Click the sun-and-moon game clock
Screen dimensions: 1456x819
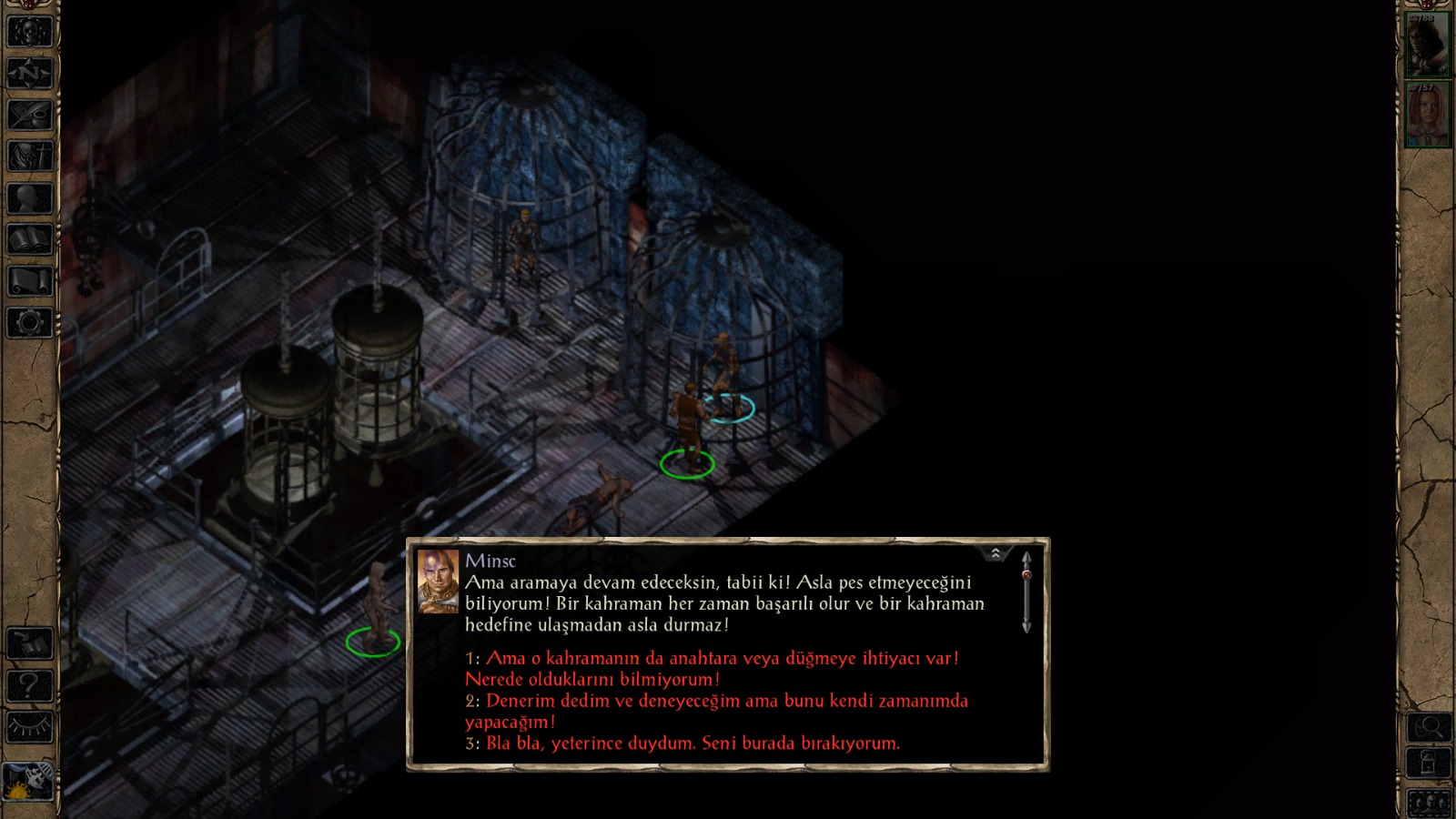click(x=27, y=781)
